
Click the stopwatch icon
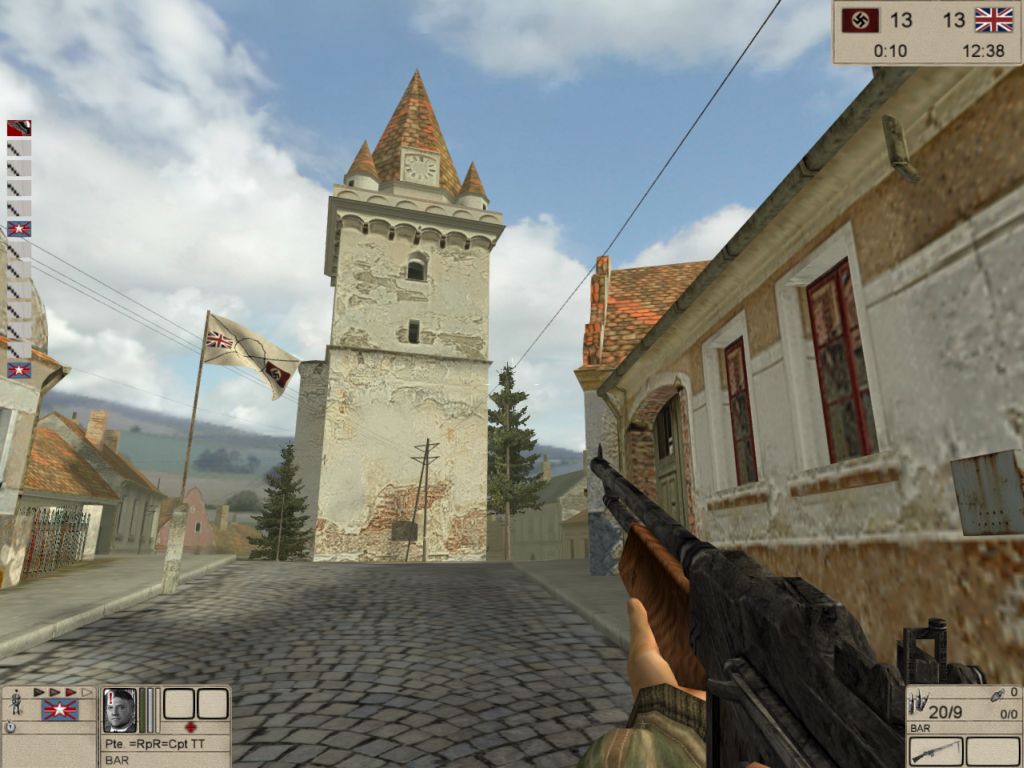pyautogui.click(x=10, y=728)
